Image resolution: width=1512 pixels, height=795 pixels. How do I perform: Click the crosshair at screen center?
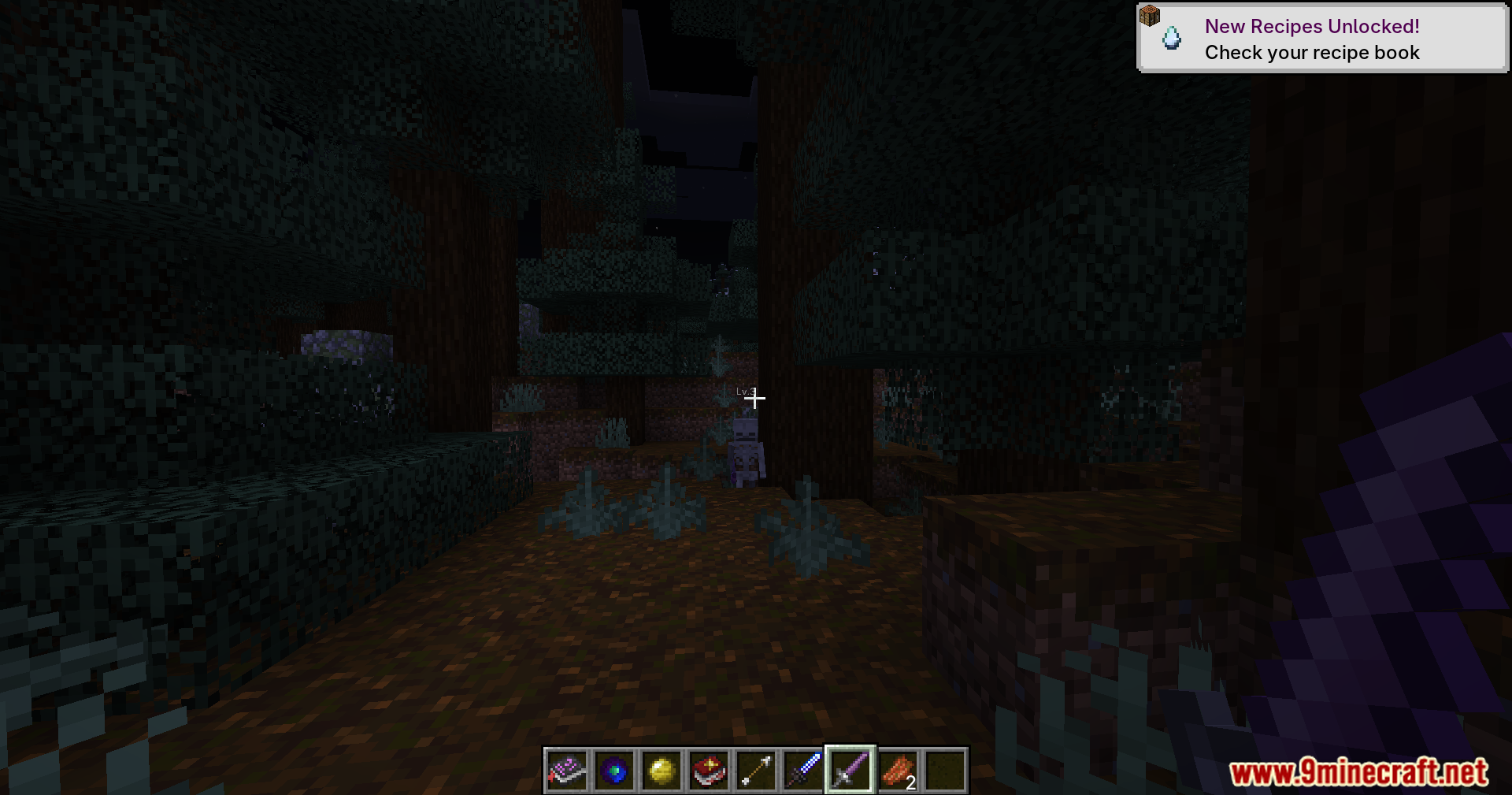point(756,399)
